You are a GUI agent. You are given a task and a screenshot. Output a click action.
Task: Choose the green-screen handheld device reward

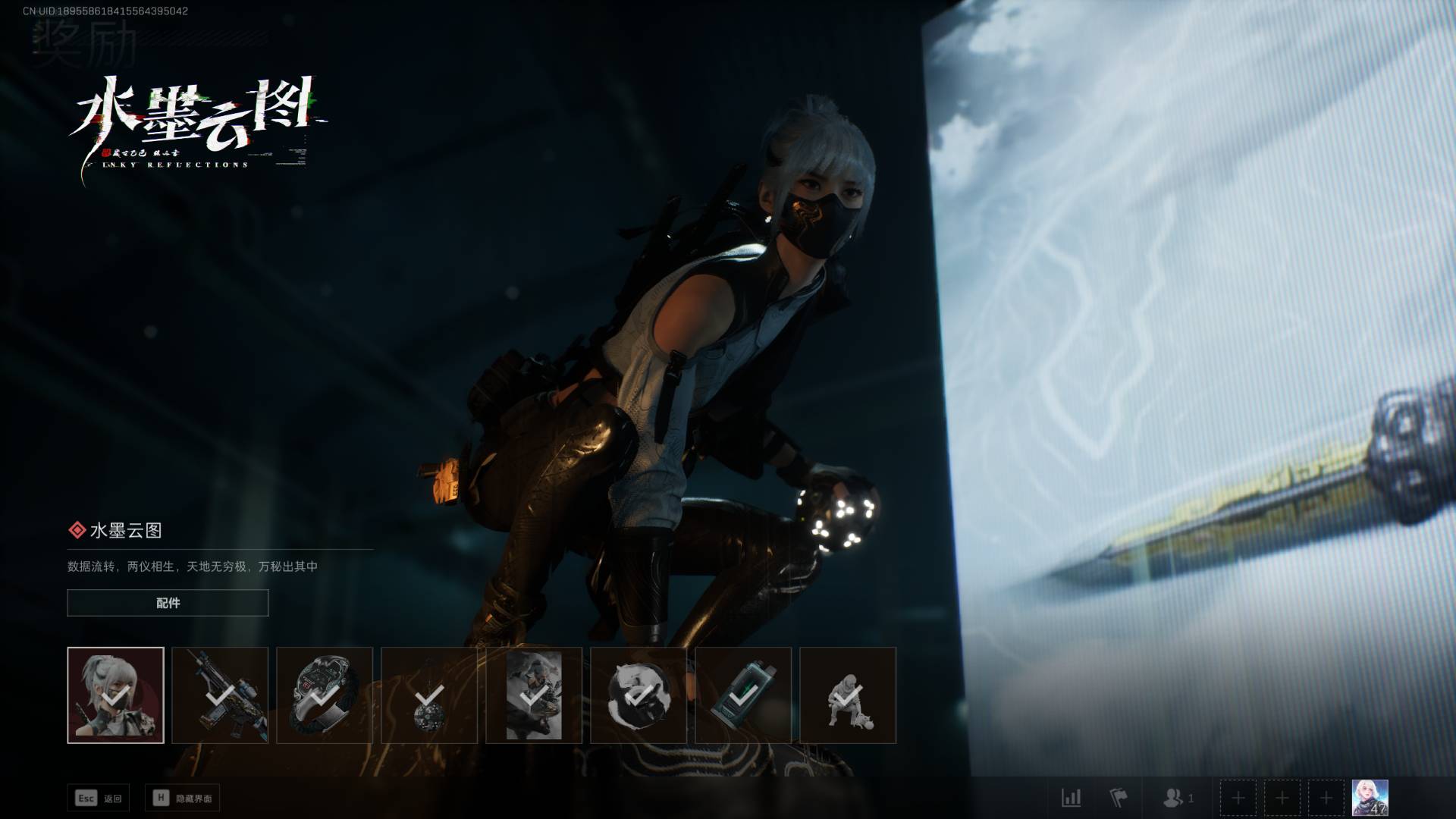pyautogui.click(x=743, y=695)
